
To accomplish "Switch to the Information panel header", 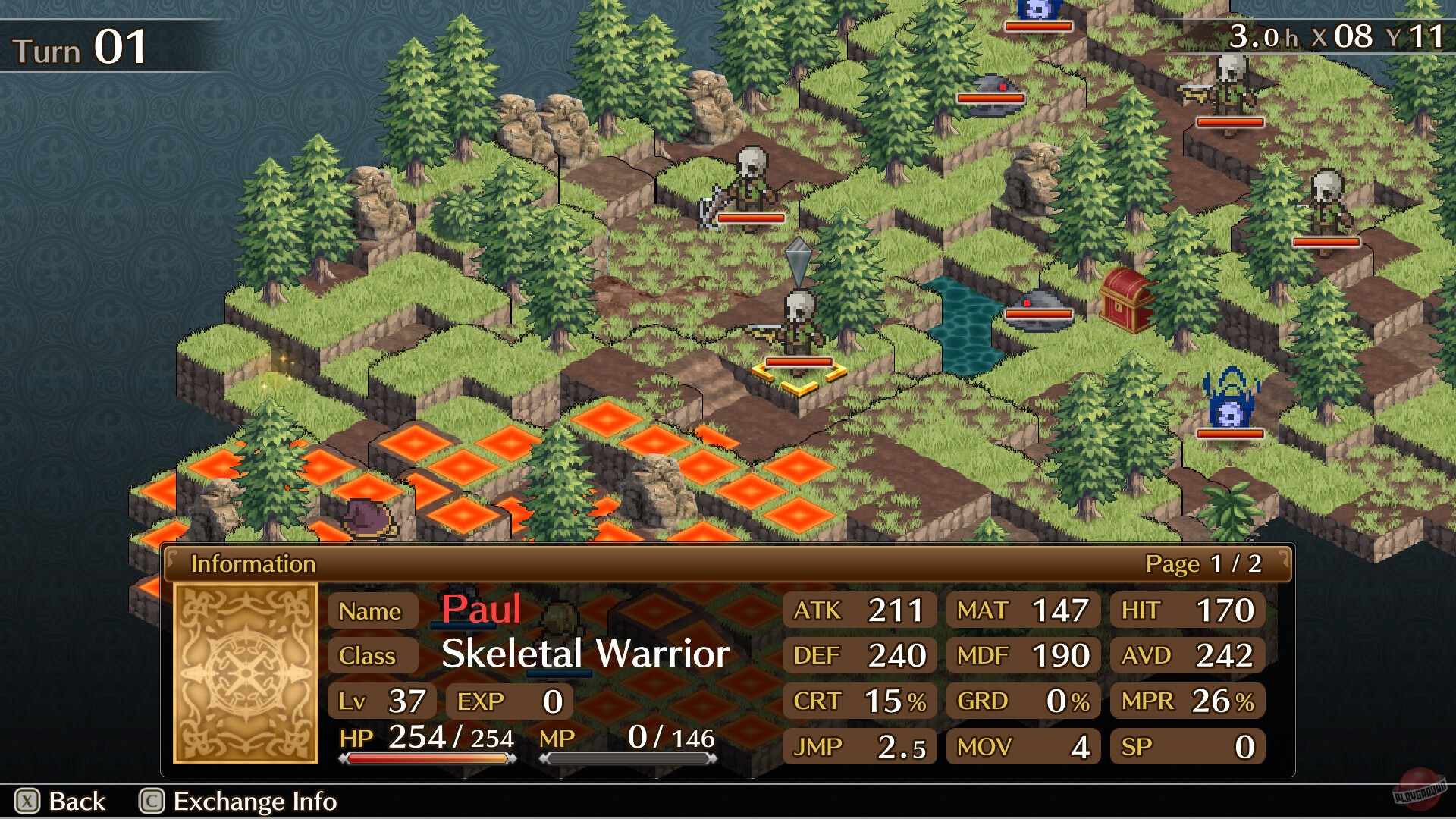I will 254,563.
